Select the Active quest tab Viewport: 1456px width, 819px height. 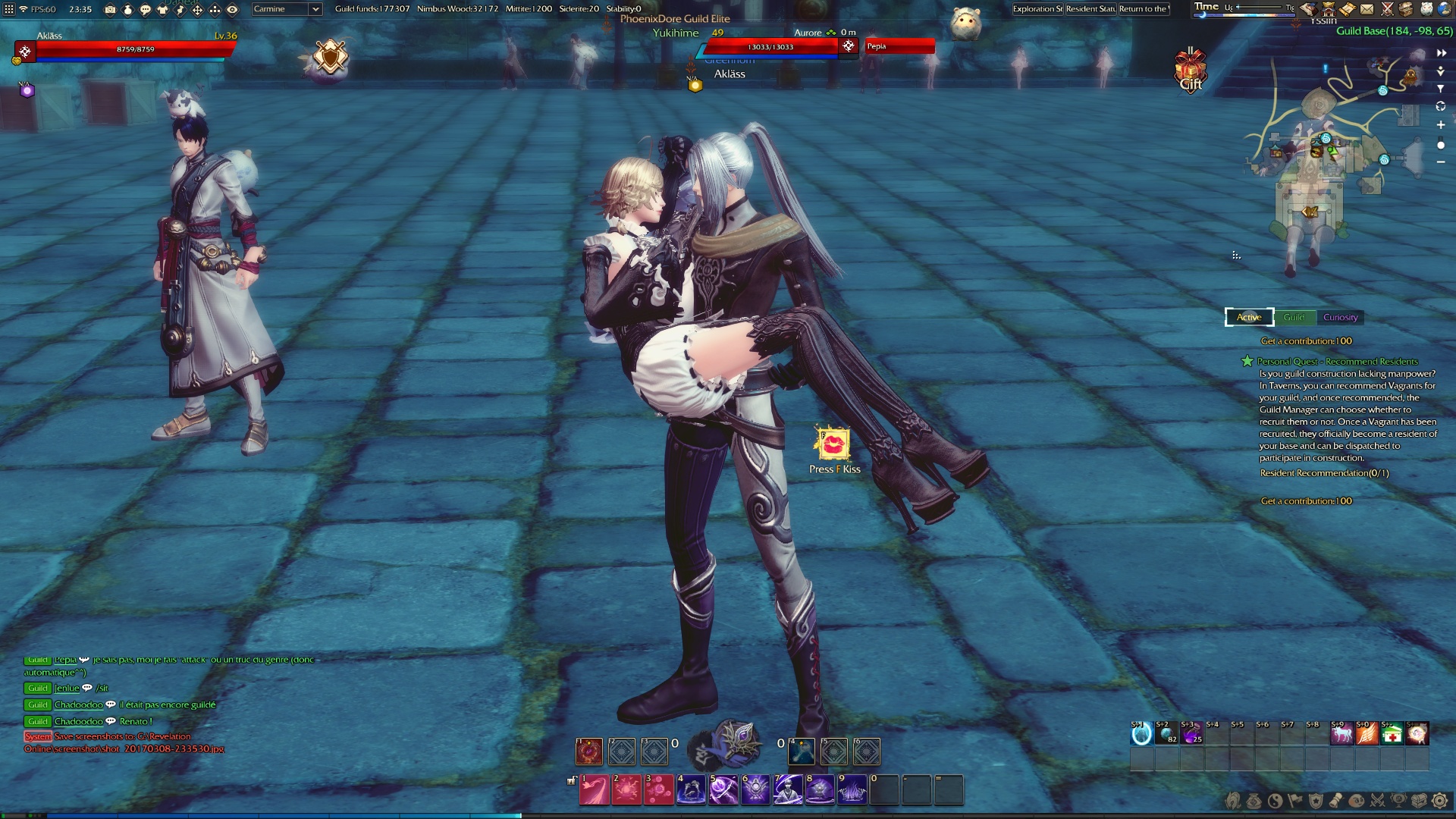(1249, 318)
